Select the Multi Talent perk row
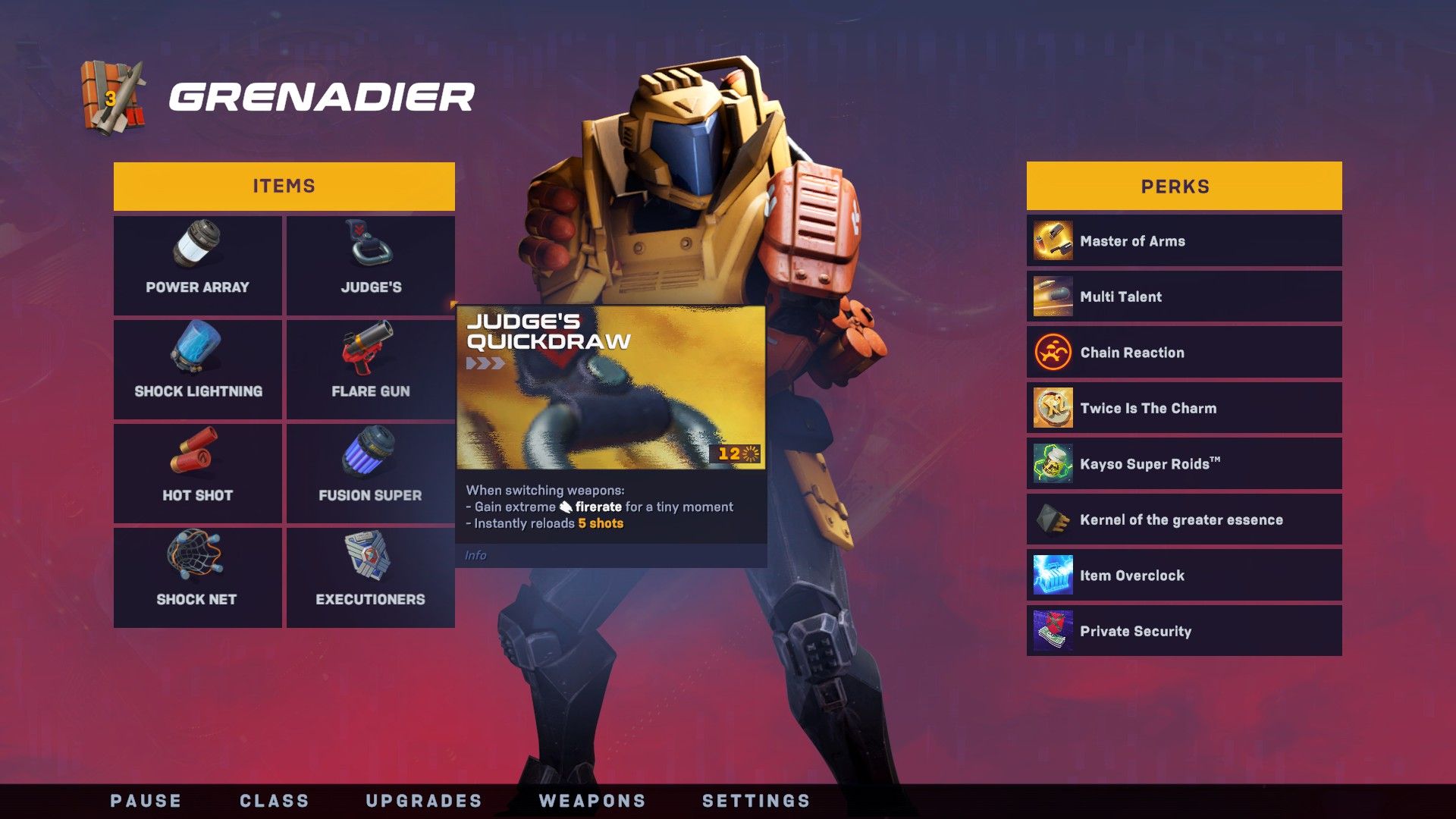1456x819 pixels. [1184, 297]
